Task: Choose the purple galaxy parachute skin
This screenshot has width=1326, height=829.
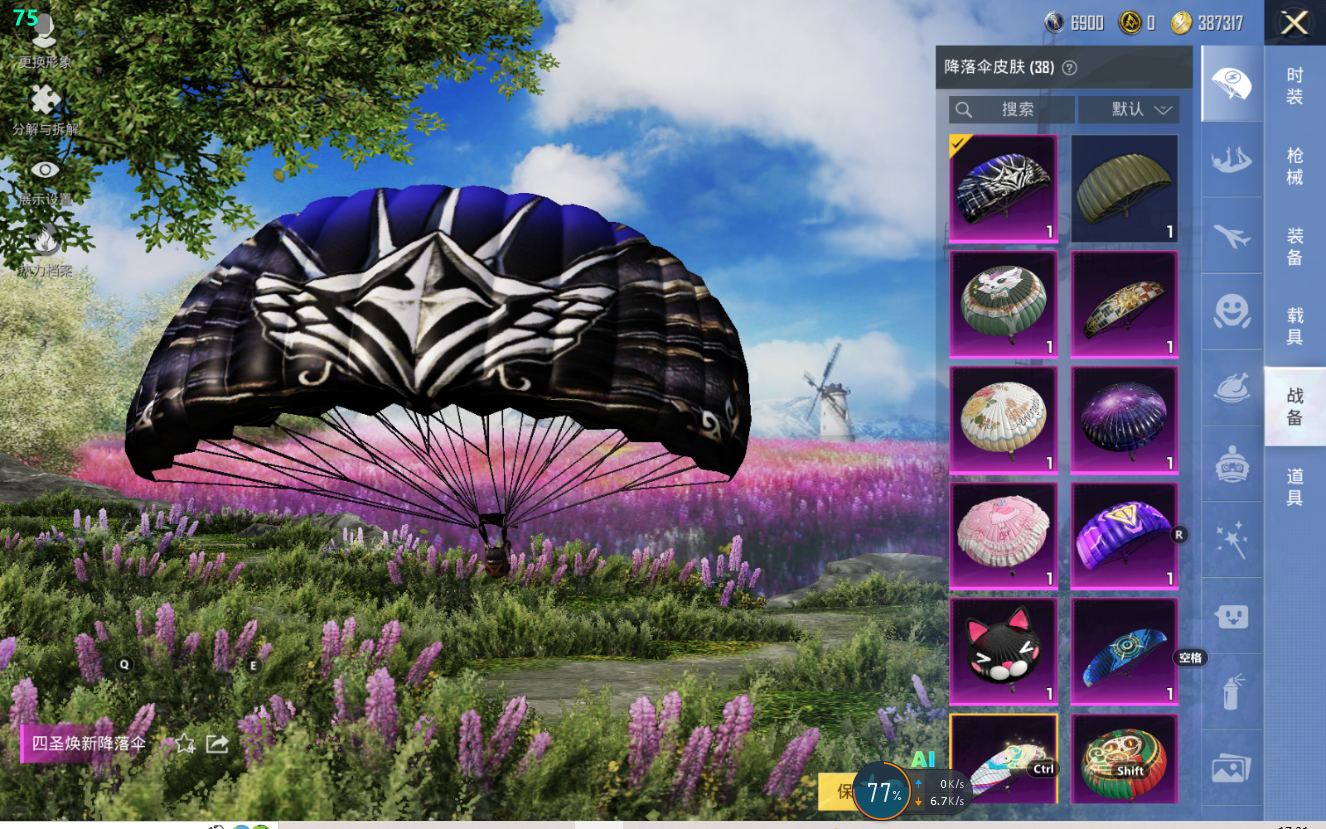Action: coord(1124,420)
